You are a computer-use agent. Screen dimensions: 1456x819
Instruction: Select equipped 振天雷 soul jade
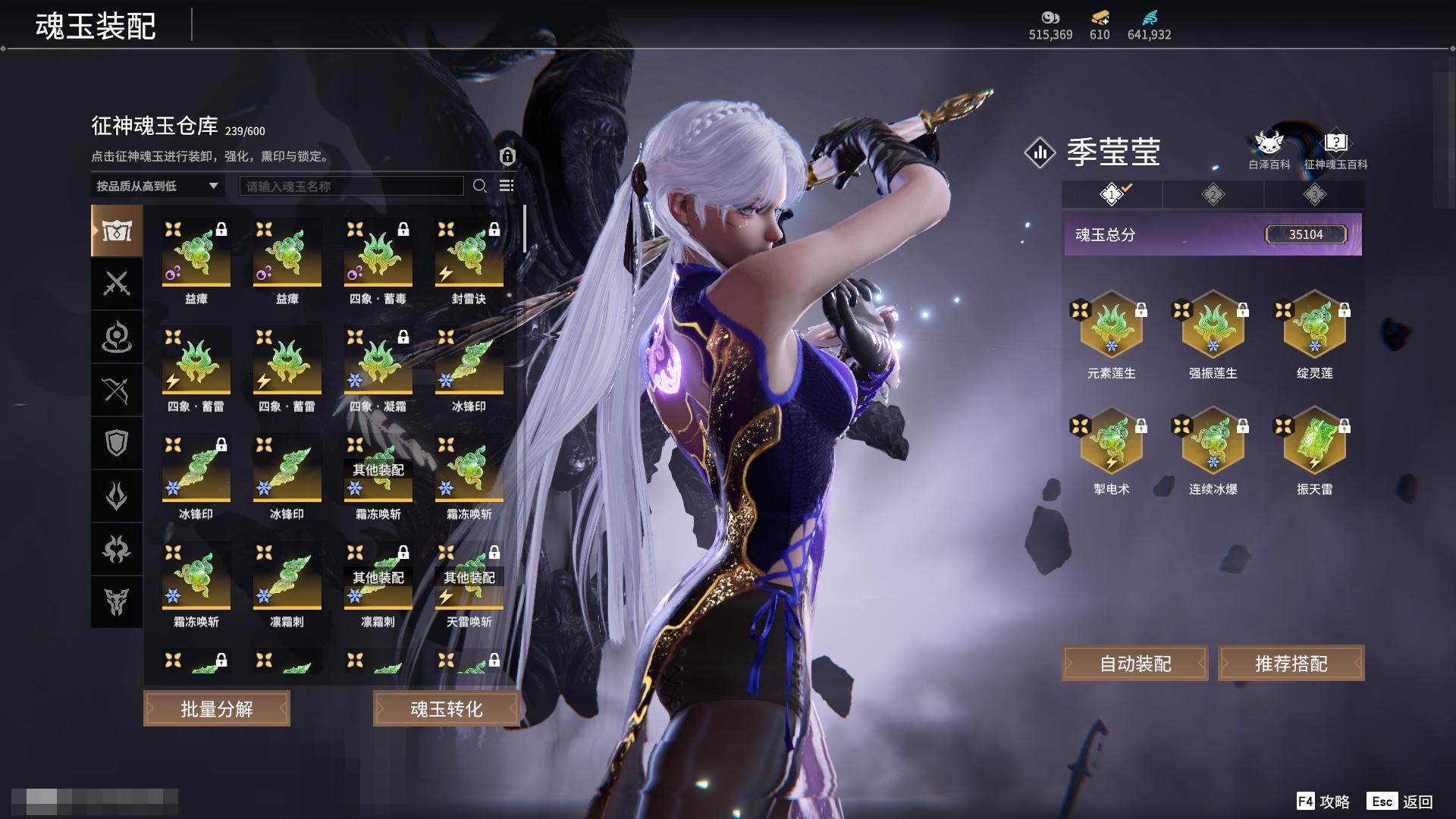click(1314, 442)
